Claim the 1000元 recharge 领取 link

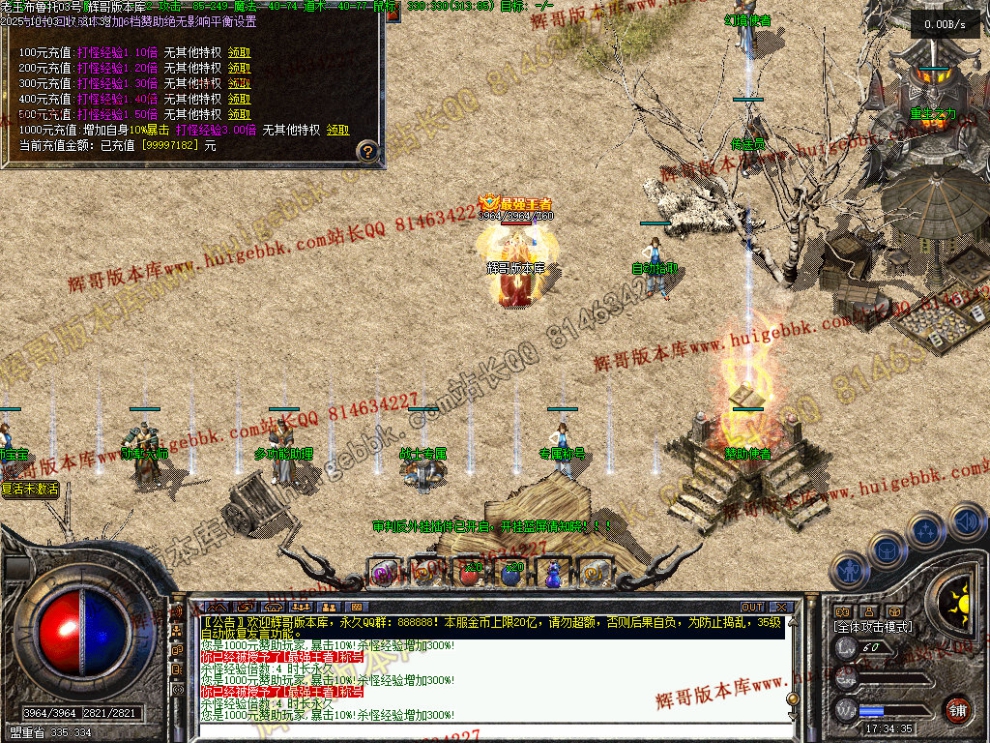click(x=337, y=130)
